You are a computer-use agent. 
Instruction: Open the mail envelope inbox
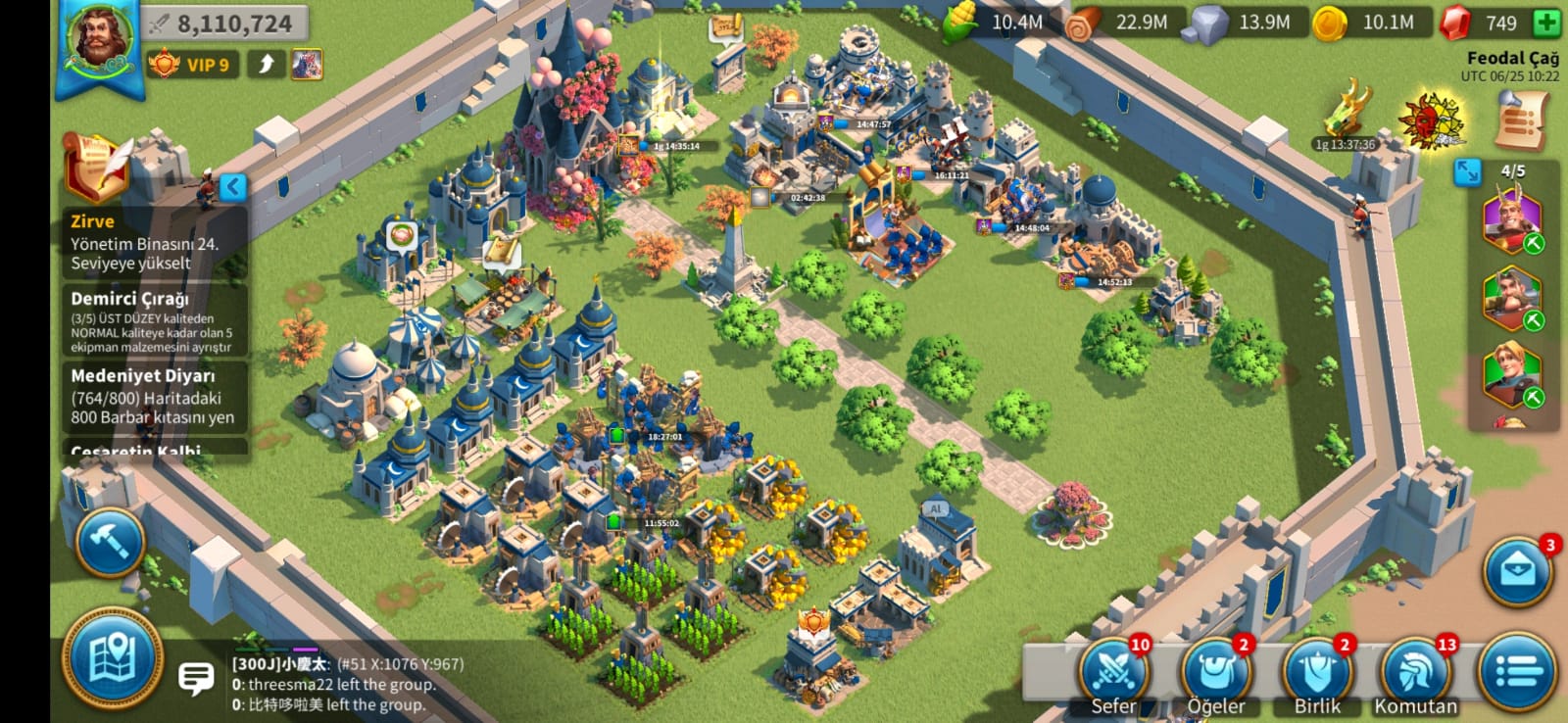click(1517, 570)
